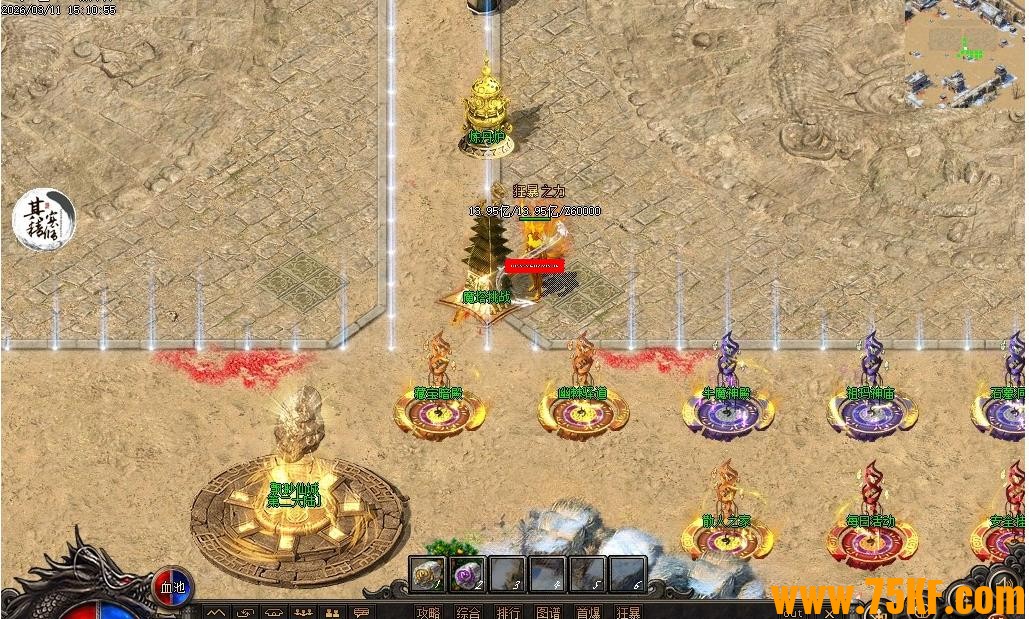This screenshot has width=1029, height=619.
Task: Open the 首爆 first-drop menu
Action: coord(588,612)
